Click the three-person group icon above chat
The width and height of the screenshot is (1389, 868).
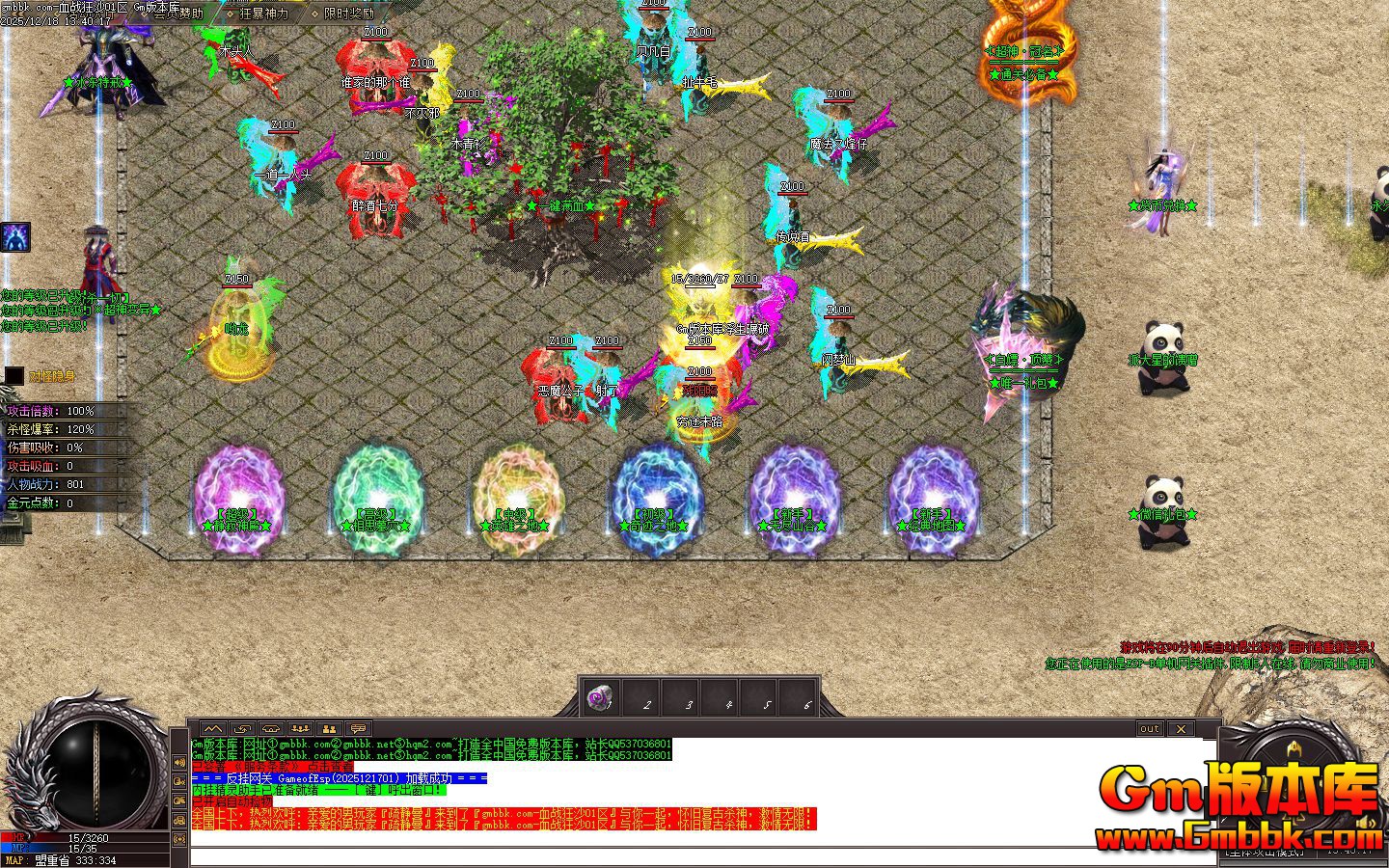coord(300,729)
